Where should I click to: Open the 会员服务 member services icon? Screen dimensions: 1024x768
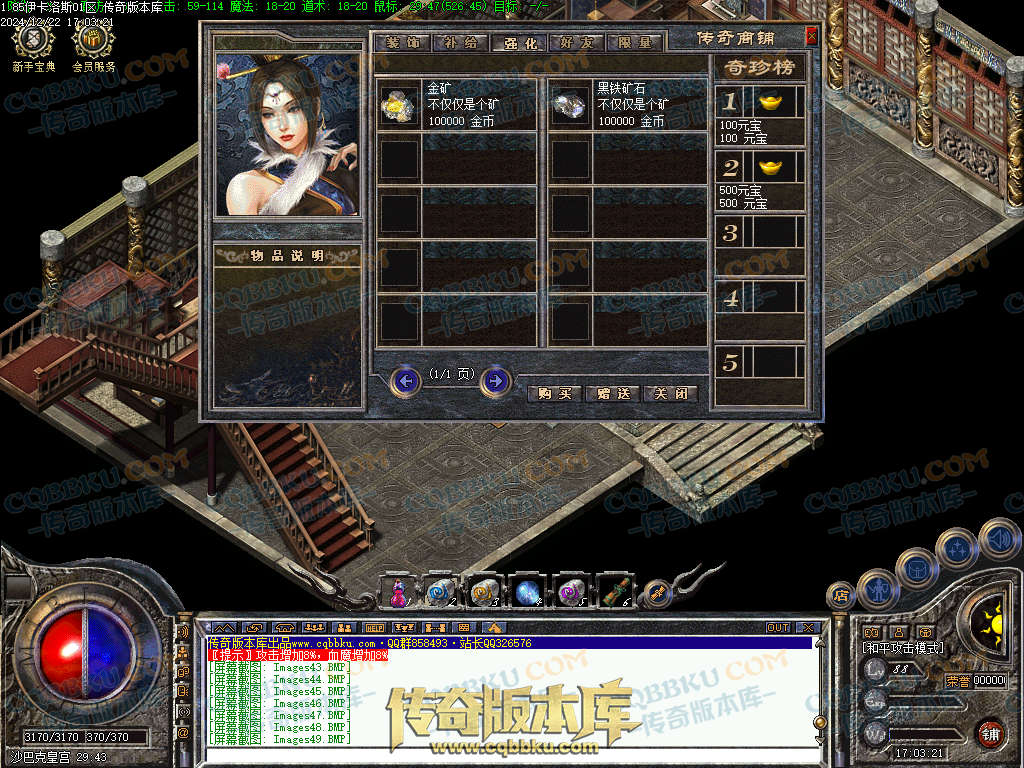click(93, 42)
